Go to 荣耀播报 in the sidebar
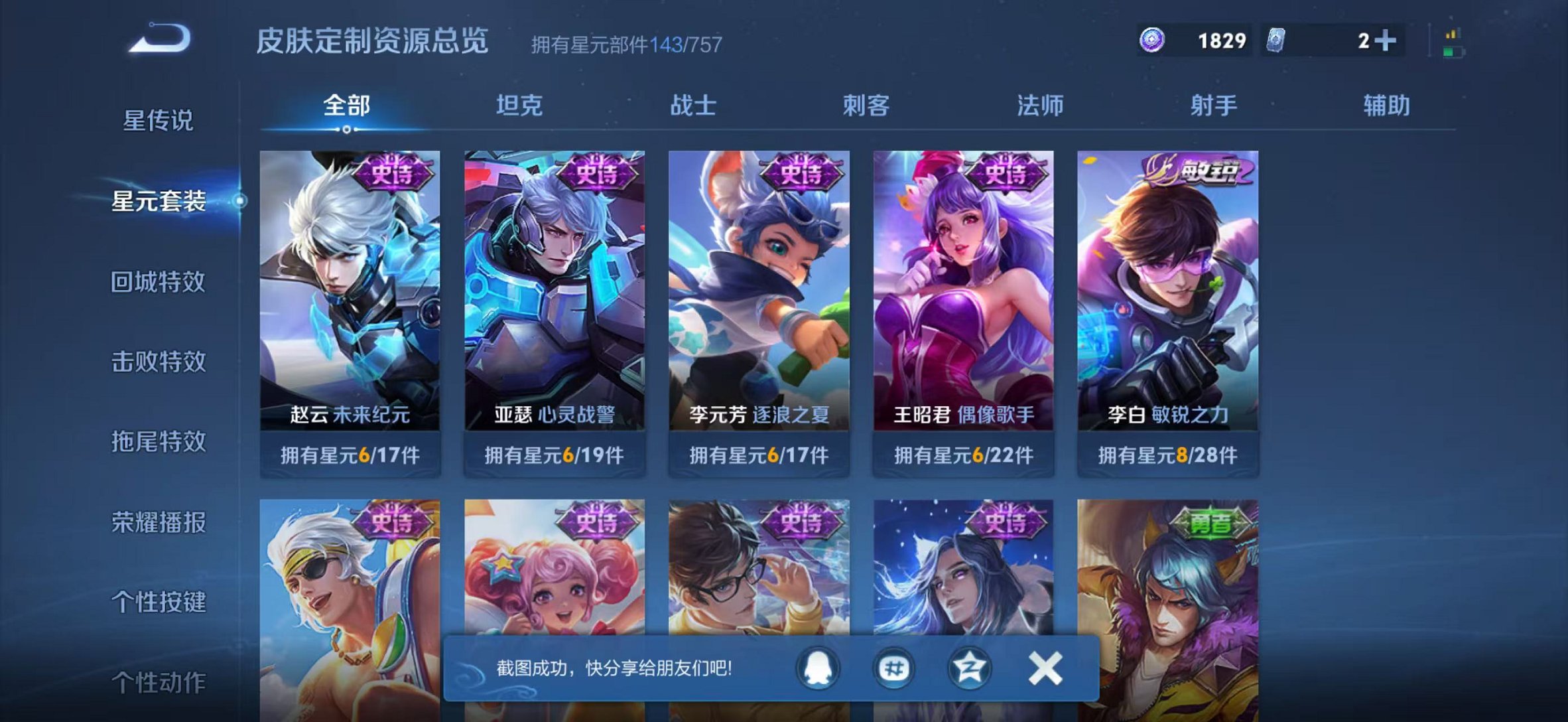The height and width of the screenshot is (722, 1568). click(x=158, y=523)
